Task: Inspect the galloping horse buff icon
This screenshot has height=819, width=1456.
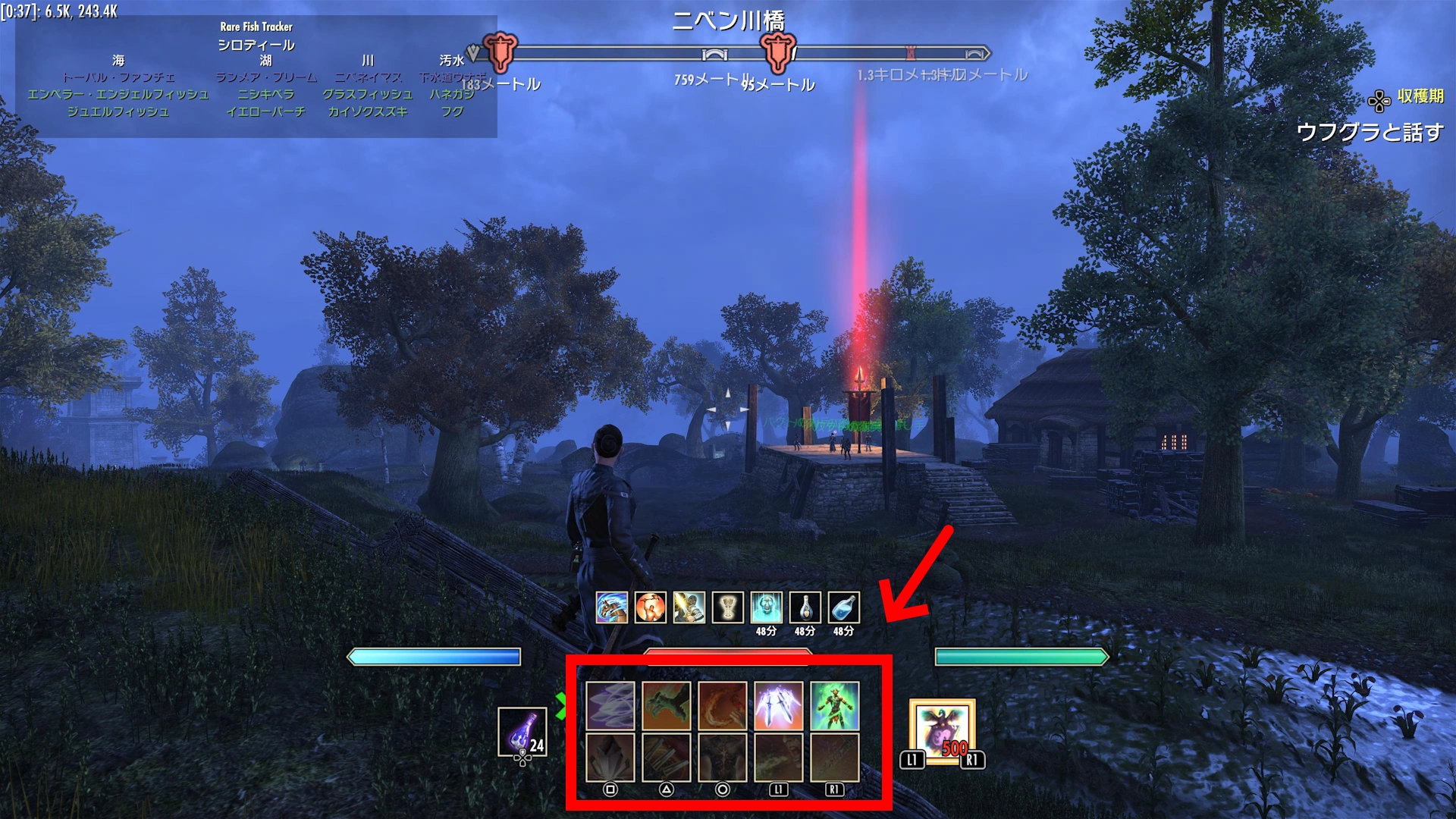Action: [612, 607]
